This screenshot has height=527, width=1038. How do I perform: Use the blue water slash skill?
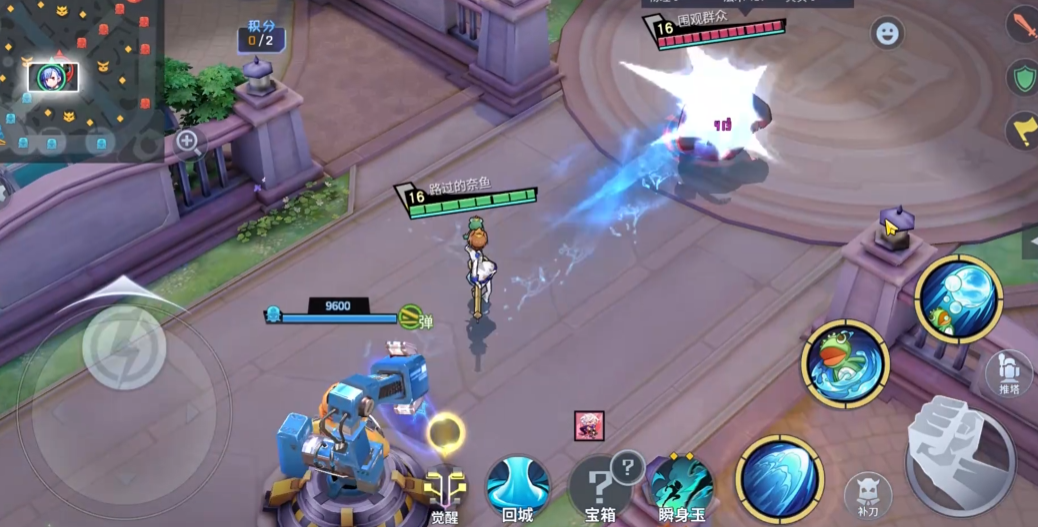(x=779, y=479)
